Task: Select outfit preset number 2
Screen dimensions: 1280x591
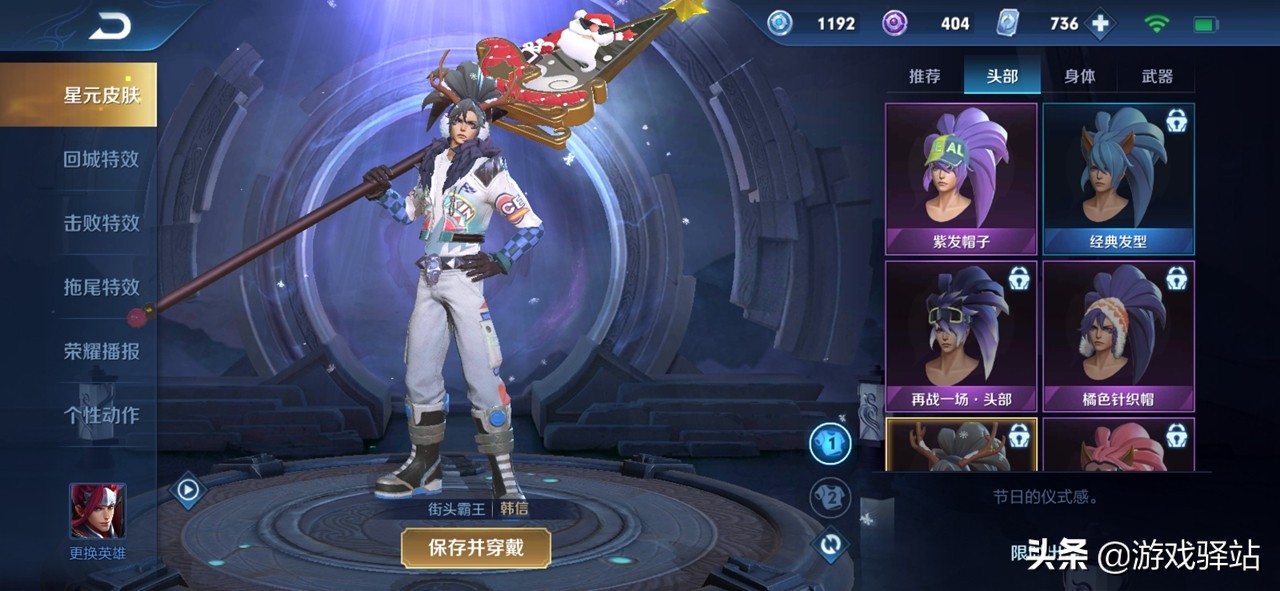Action: (x=829, y=497)
